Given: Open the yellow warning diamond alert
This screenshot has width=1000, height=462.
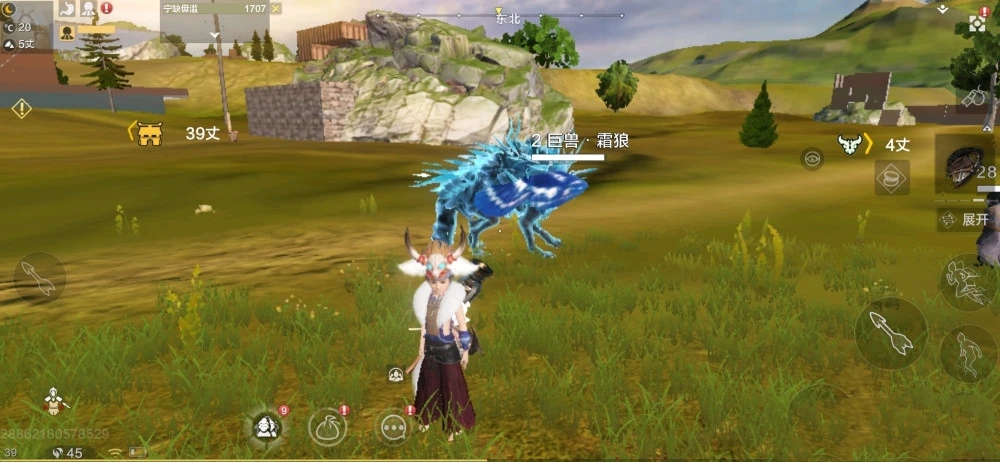Looking at the screenshot, I should click(21, 108).
